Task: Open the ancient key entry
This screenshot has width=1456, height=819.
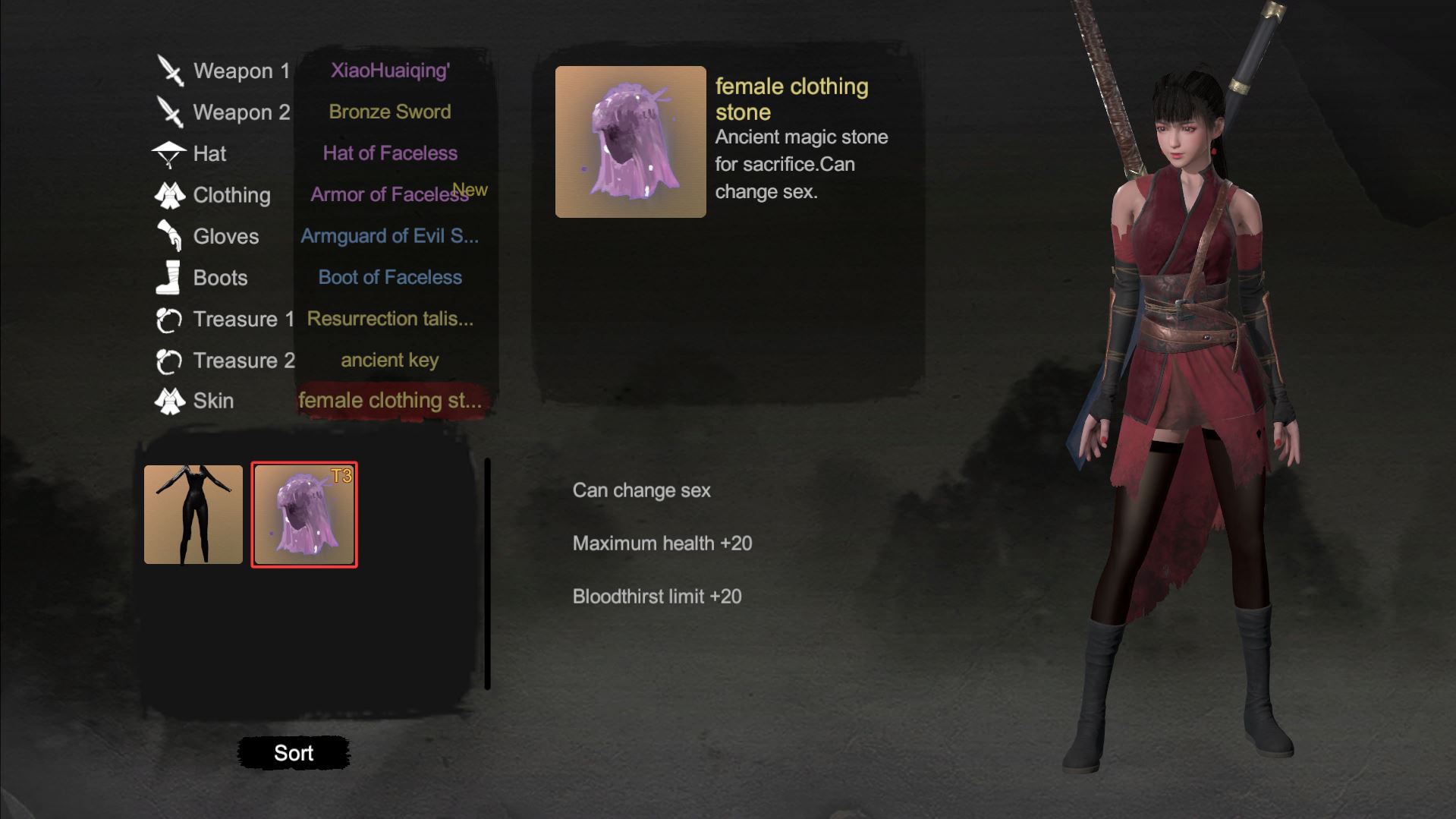Action: pos(390,360)
